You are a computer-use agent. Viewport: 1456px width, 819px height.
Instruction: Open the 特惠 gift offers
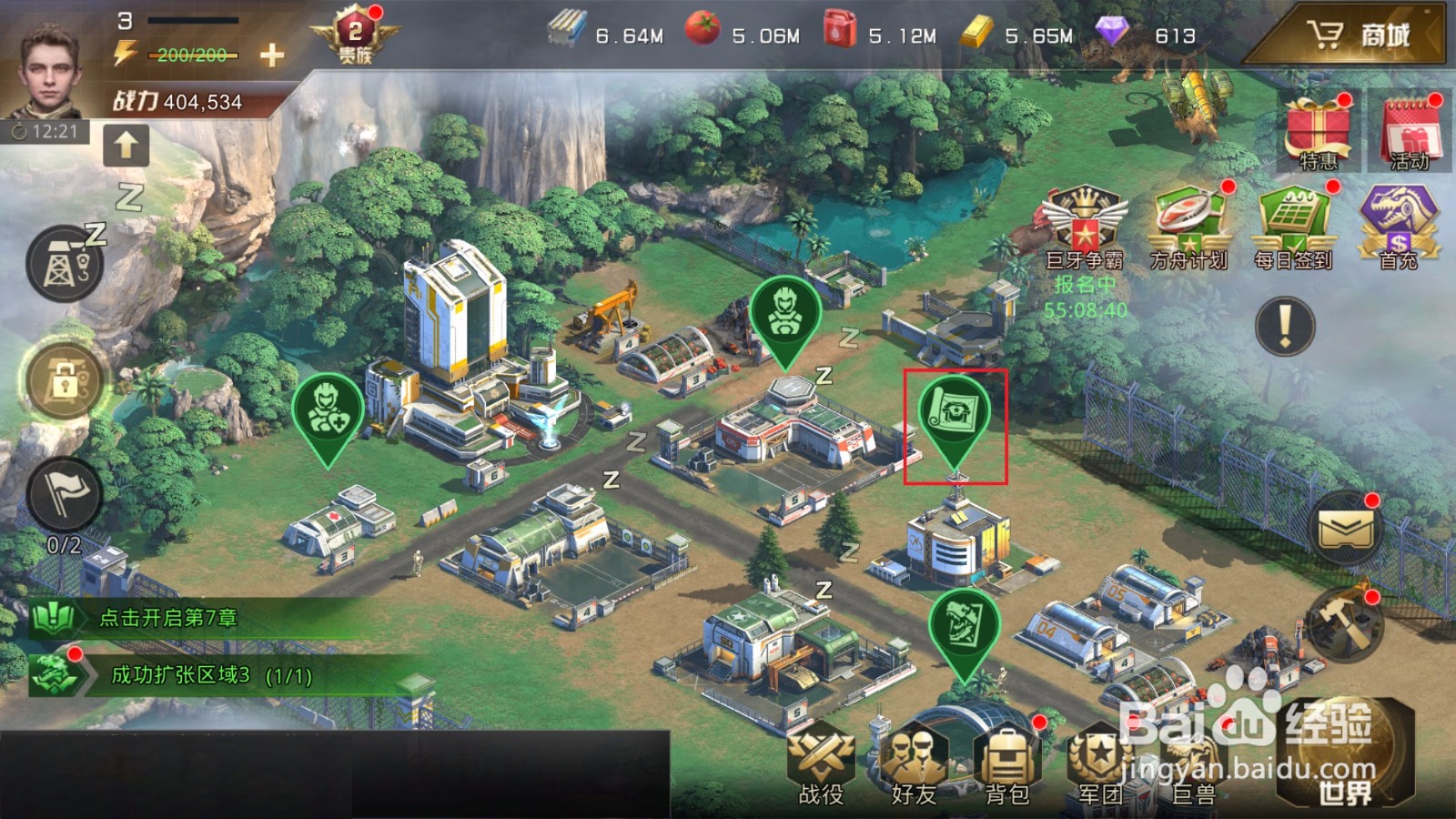pos(1318,132)
